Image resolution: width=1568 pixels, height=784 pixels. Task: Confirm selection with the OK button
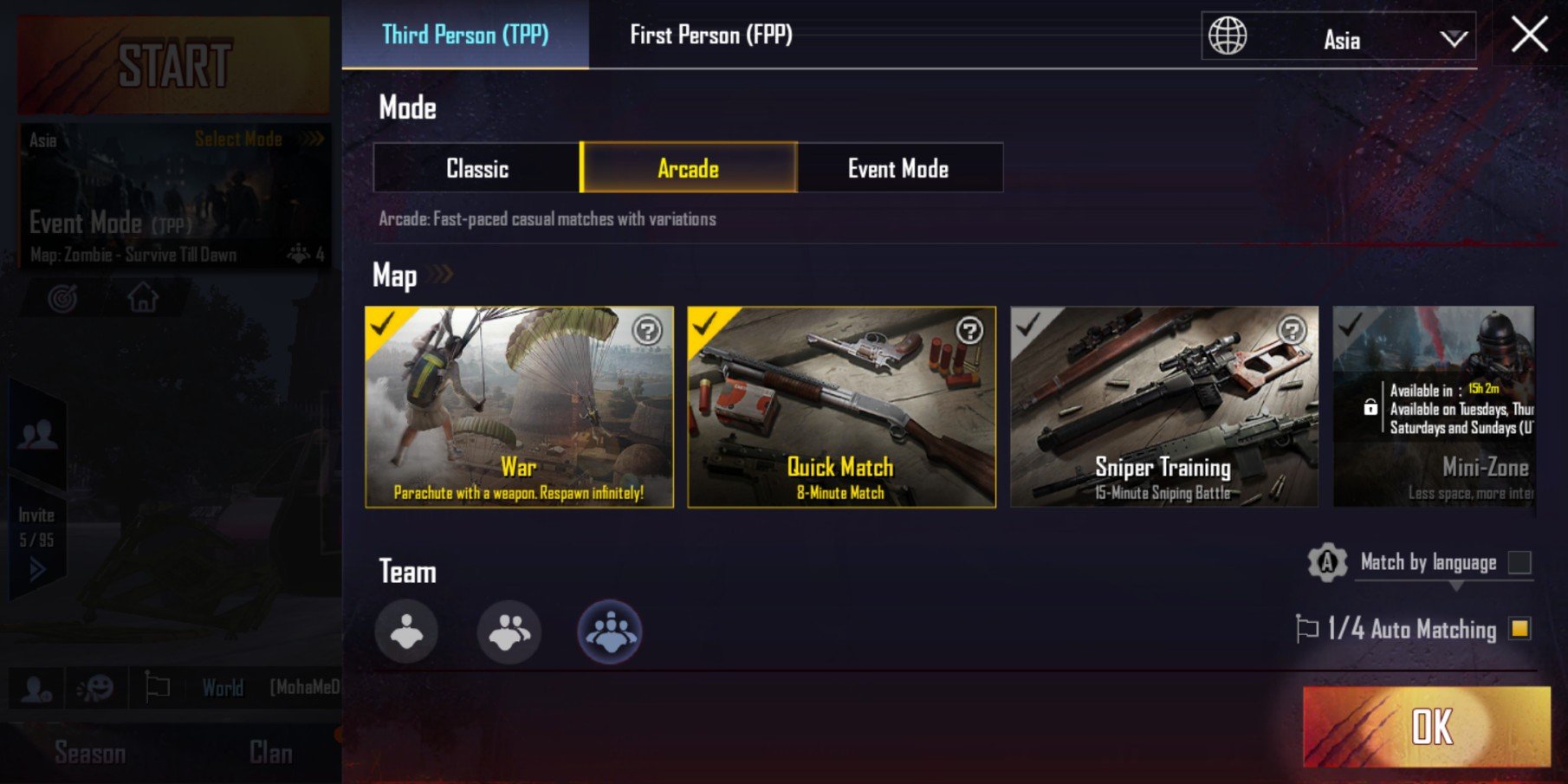[x=1427, y=726]
